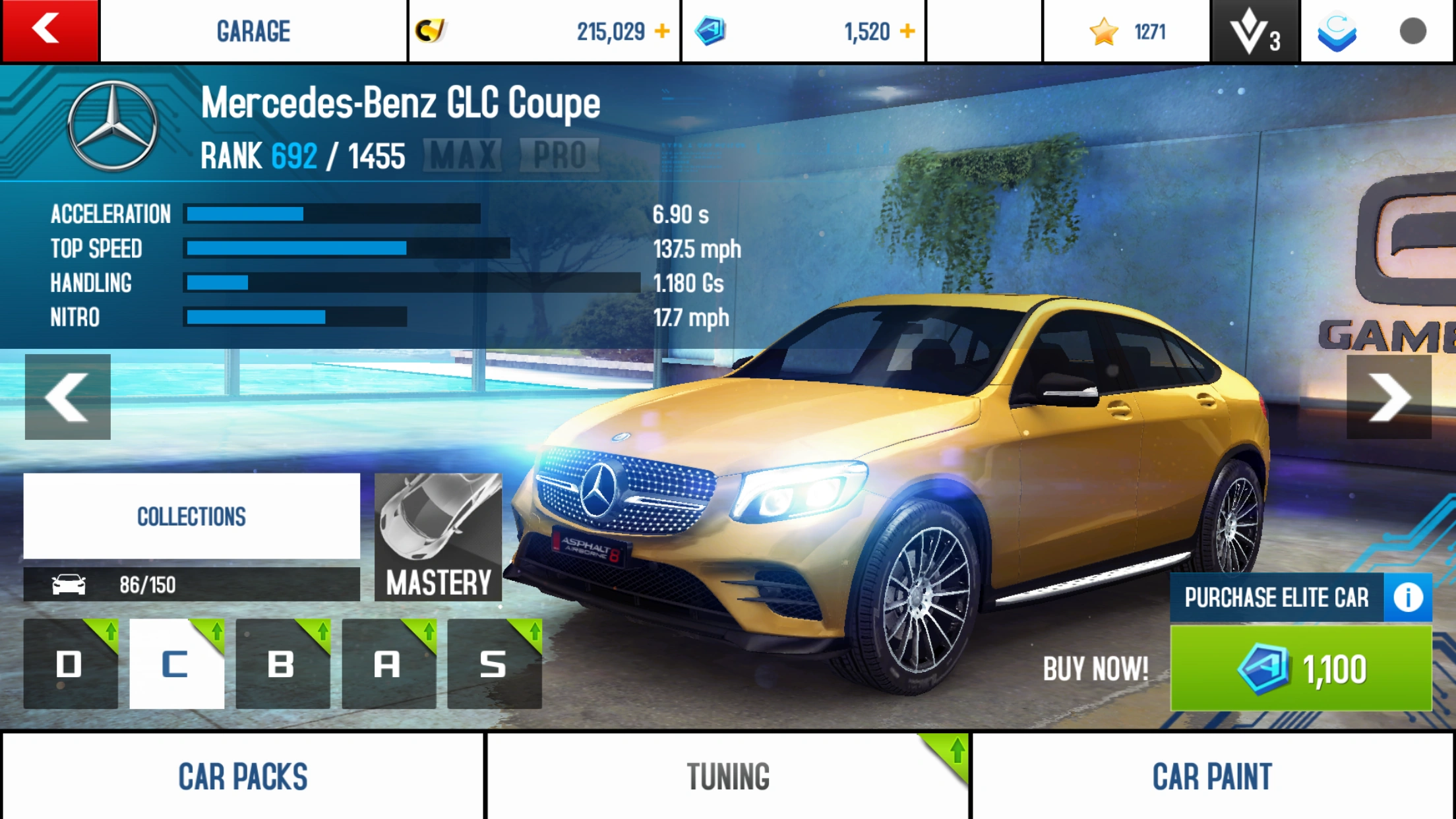Open the Tuning tab
The image size is (1456, 819).
point(727,776)
